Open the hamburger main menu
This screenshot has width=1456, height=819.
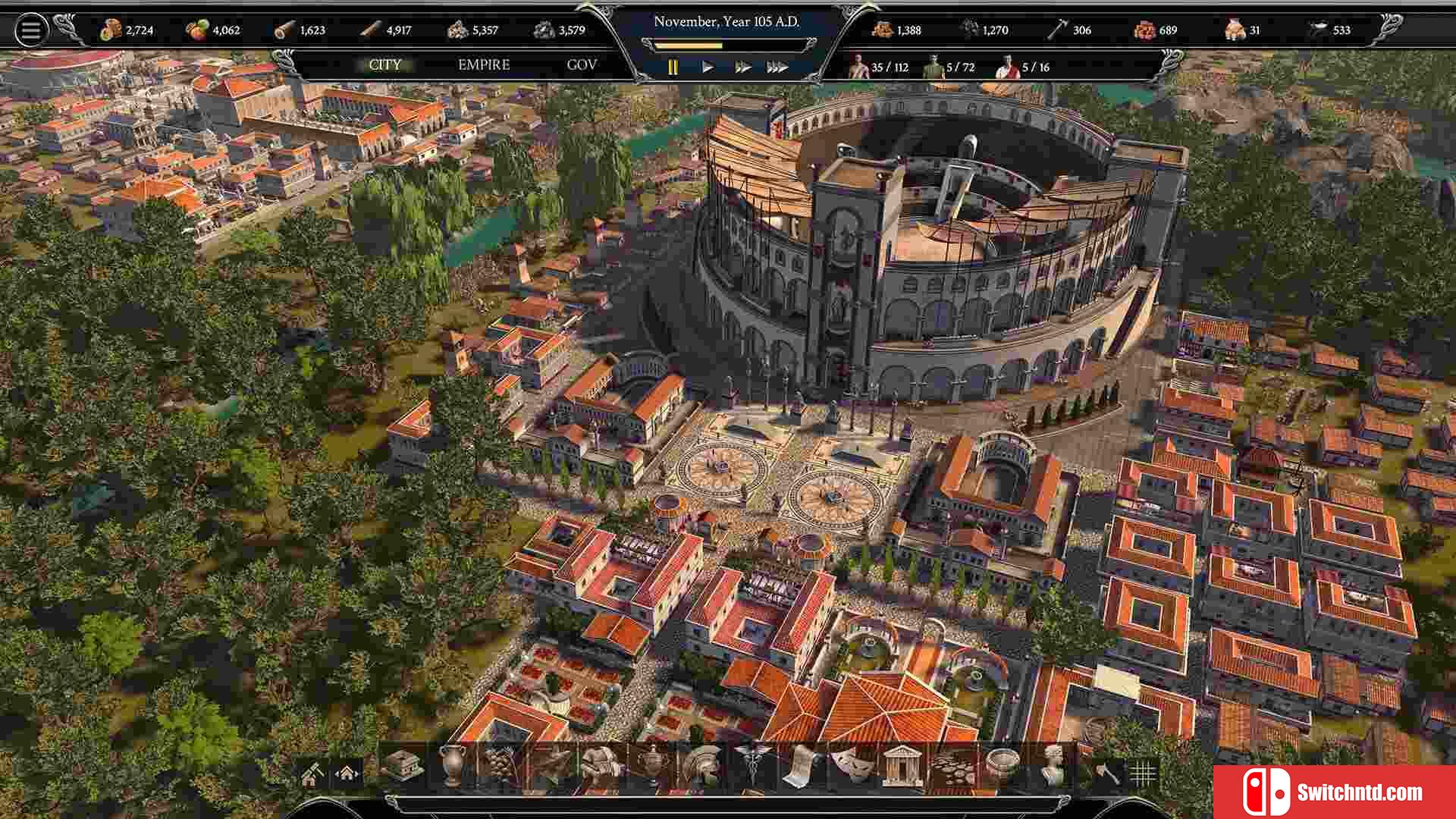[31, 30]
